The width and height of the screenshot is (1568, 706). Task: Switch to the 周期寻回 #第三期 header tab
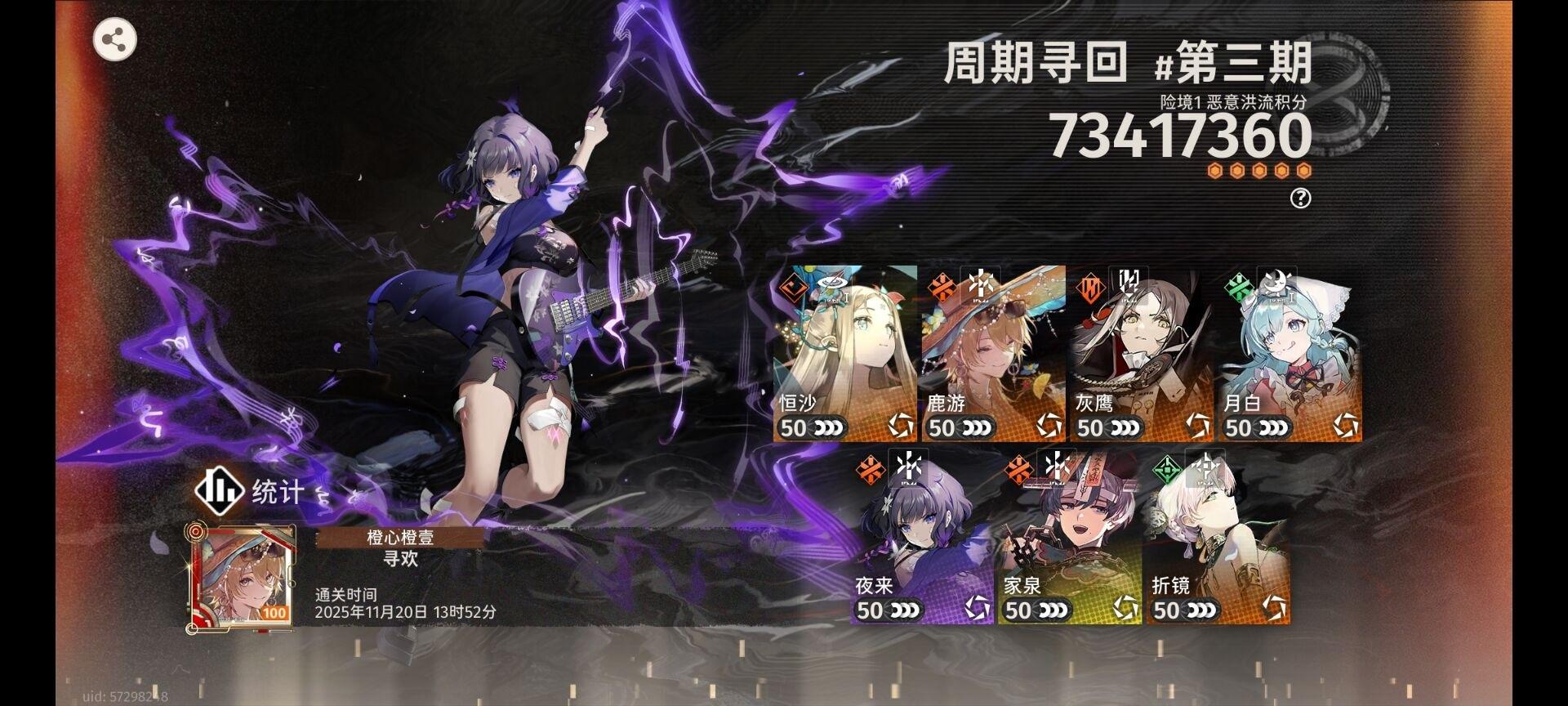tap(1127, 61)
